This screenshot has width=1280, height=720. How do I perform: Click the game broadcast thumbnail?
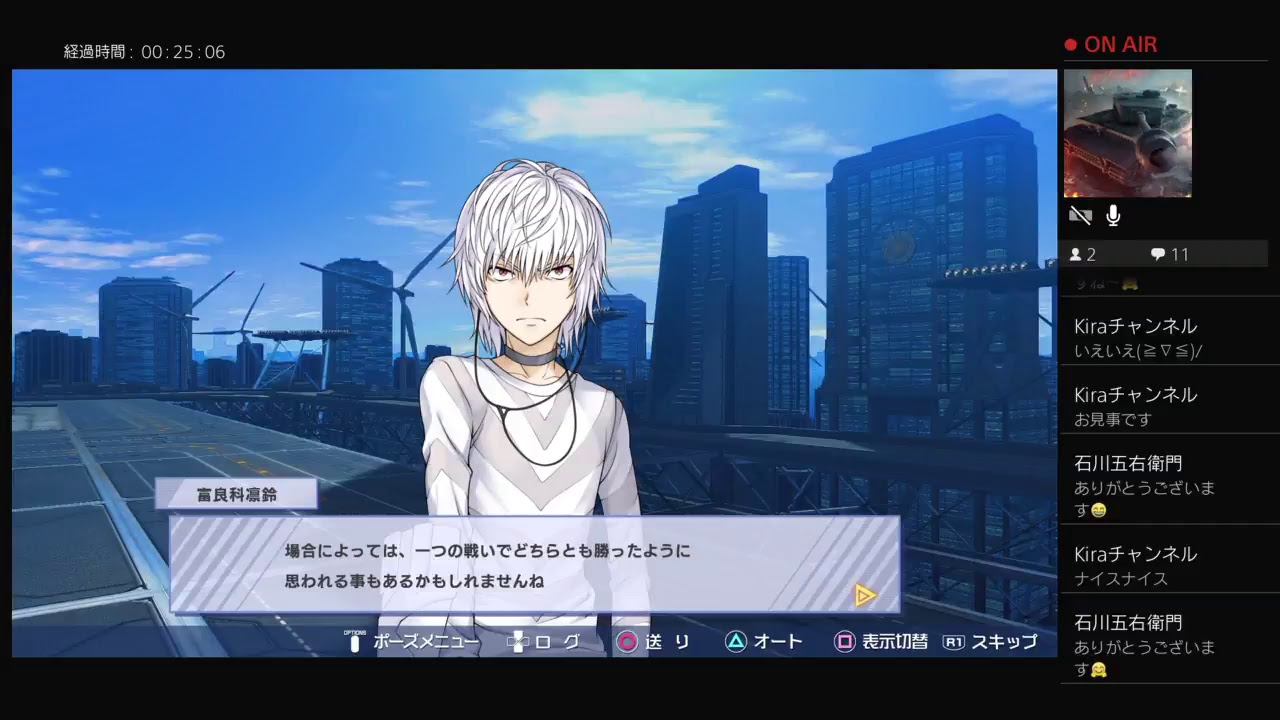click(x=1129, y=133)
